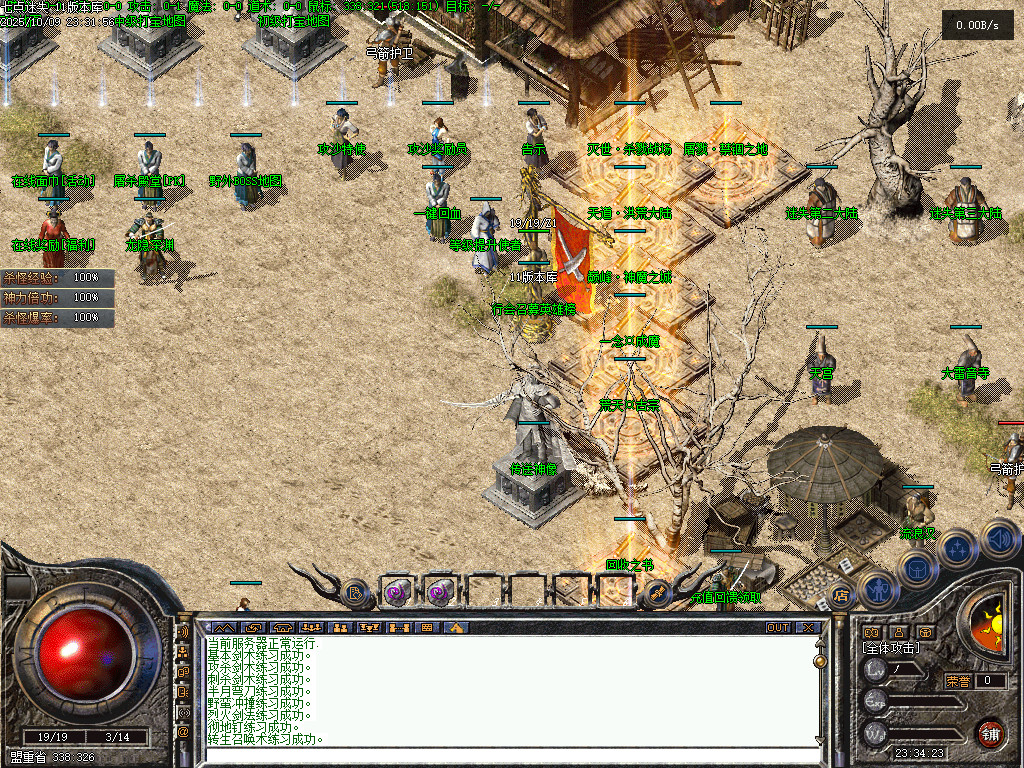The width and height of the screenshot is (1024, 768).
Task: Click the 全体攻击 attack mode label
Action: pyautogui.click(x=891, y=648)
